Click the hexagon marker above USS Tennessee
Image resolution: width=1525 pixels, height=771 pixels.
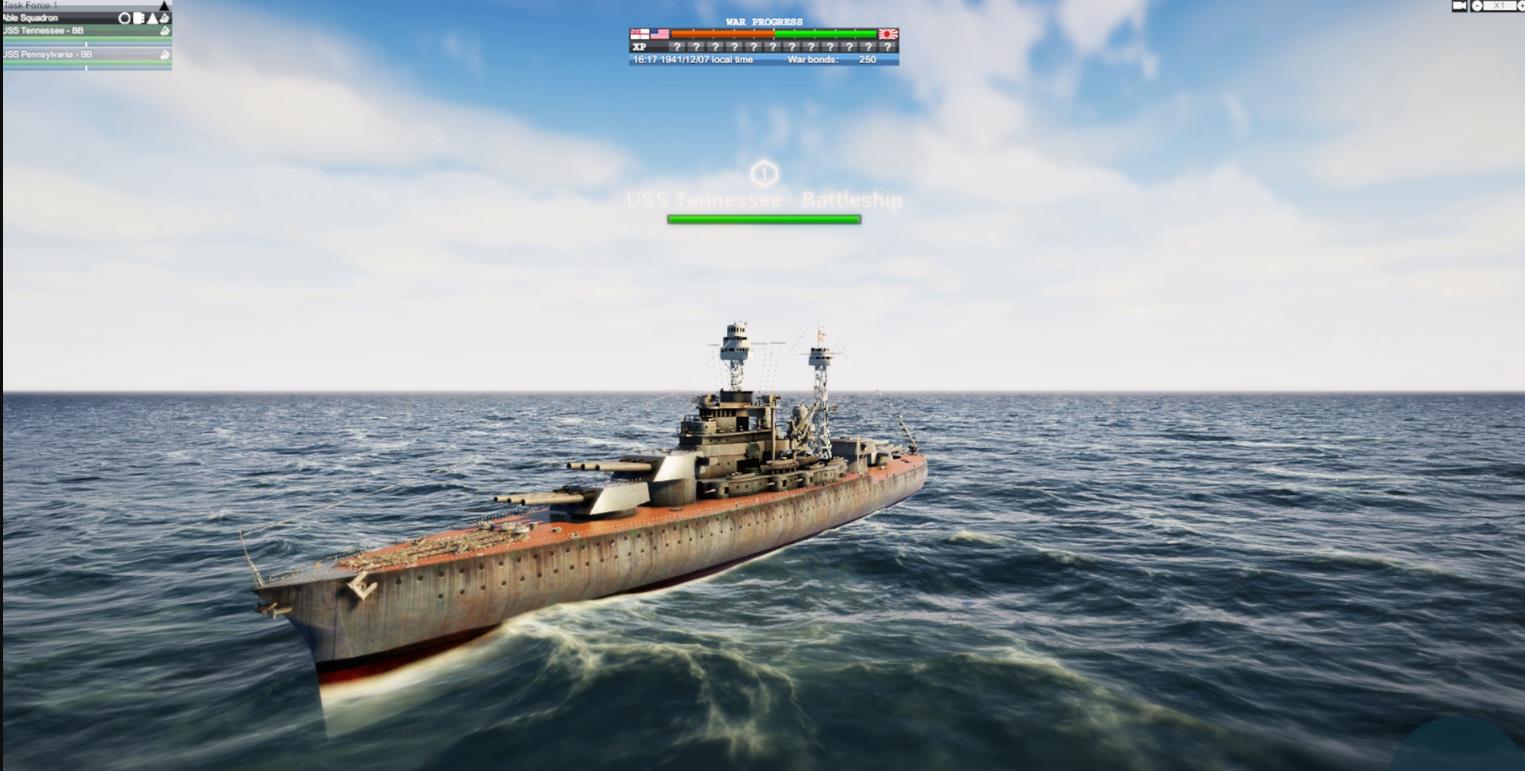(x=763, y=172)
